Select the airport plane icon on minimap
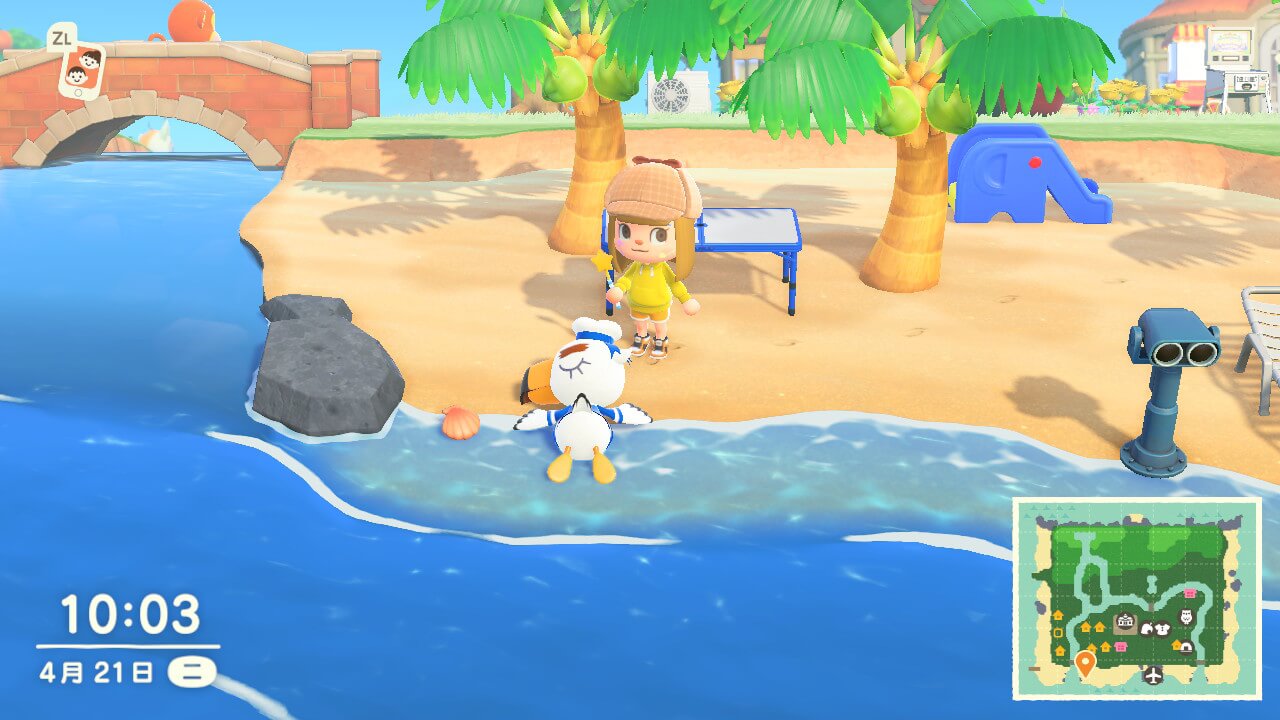Image resolution: width=1280 pixels, height=720 pixels. pos(1153,675)
